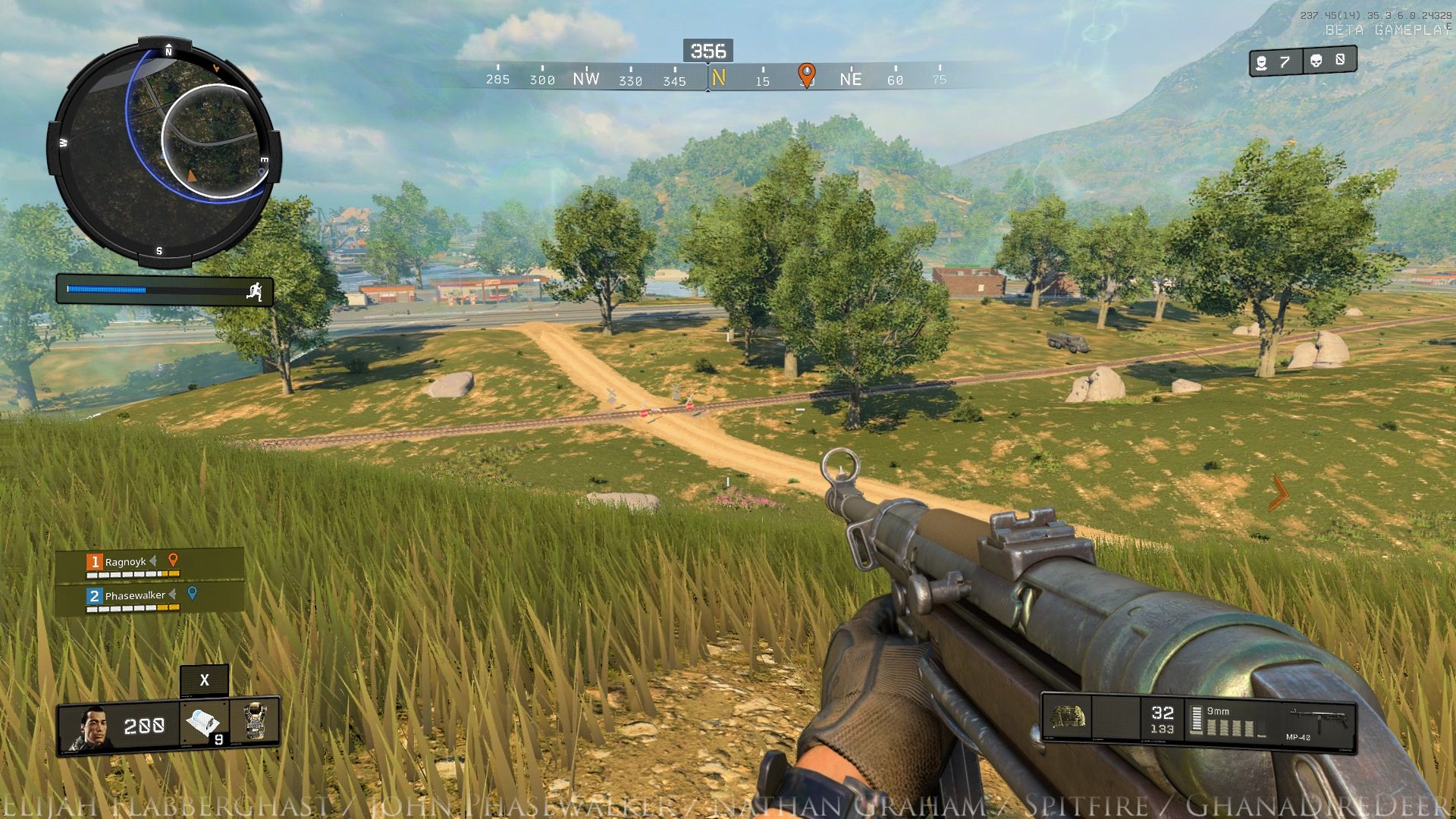
Task: Select the MP-40 weapon slot
Action: coord(1318,721)
